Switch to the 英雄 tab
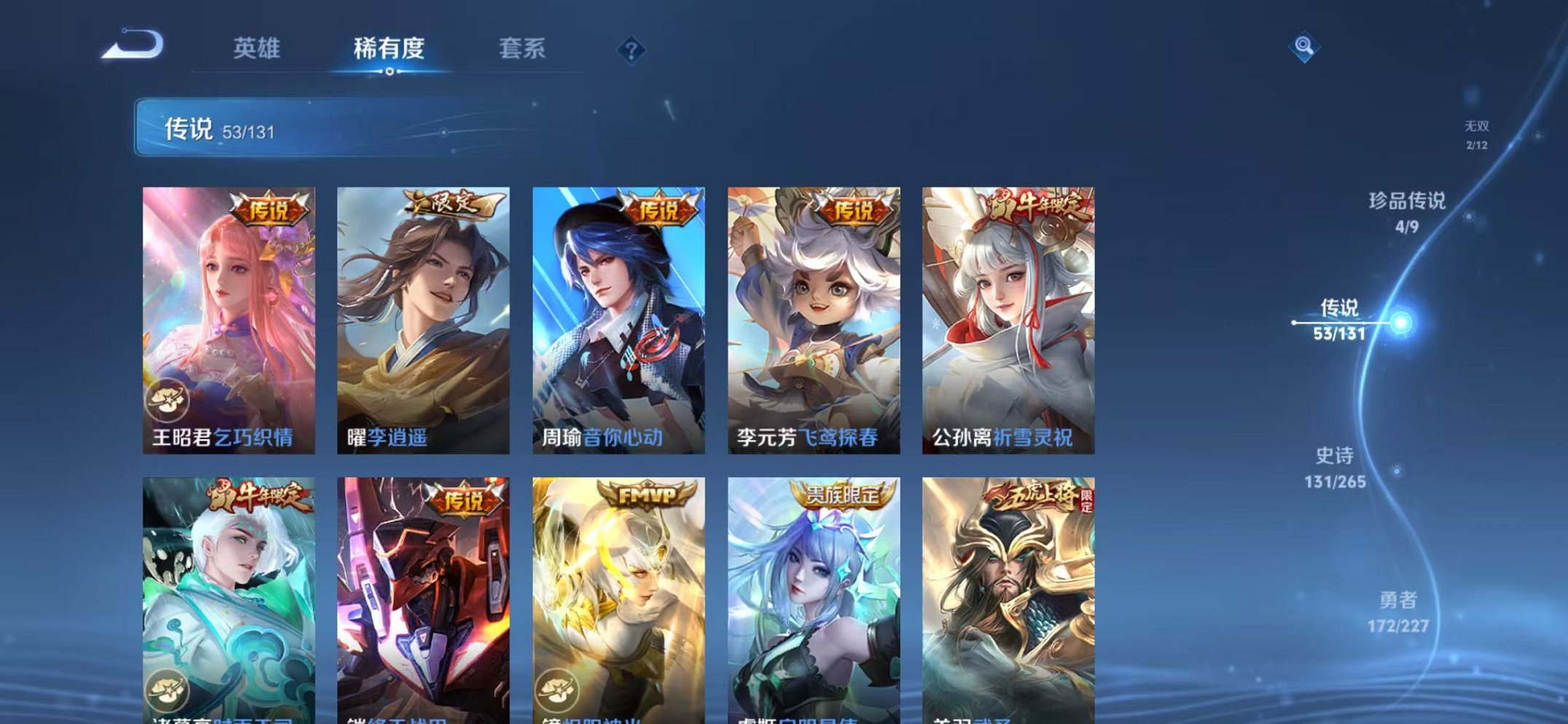 [x=258, y=50]
